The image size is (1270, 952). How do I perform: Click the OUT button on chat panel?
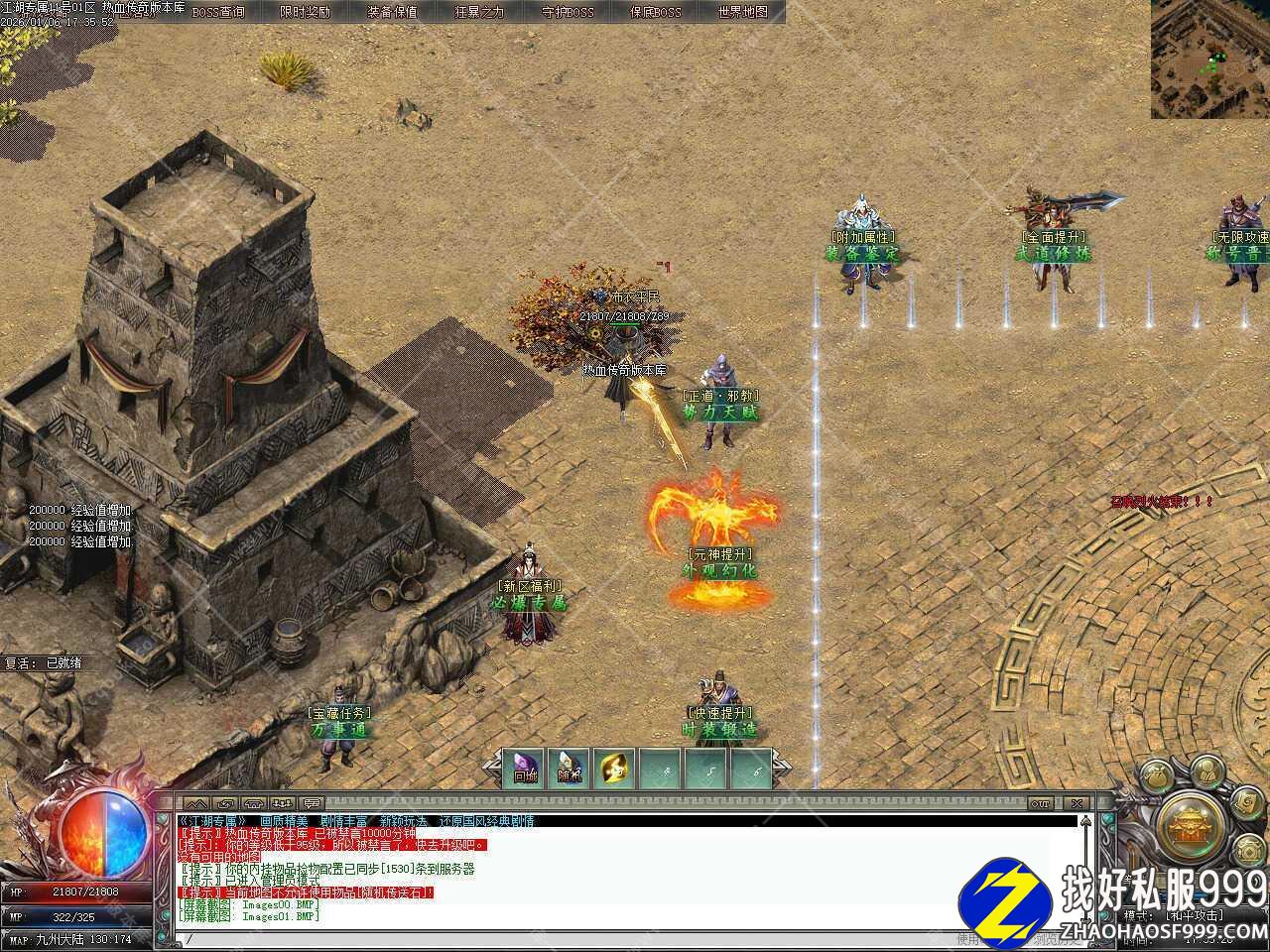[1040, 802]
